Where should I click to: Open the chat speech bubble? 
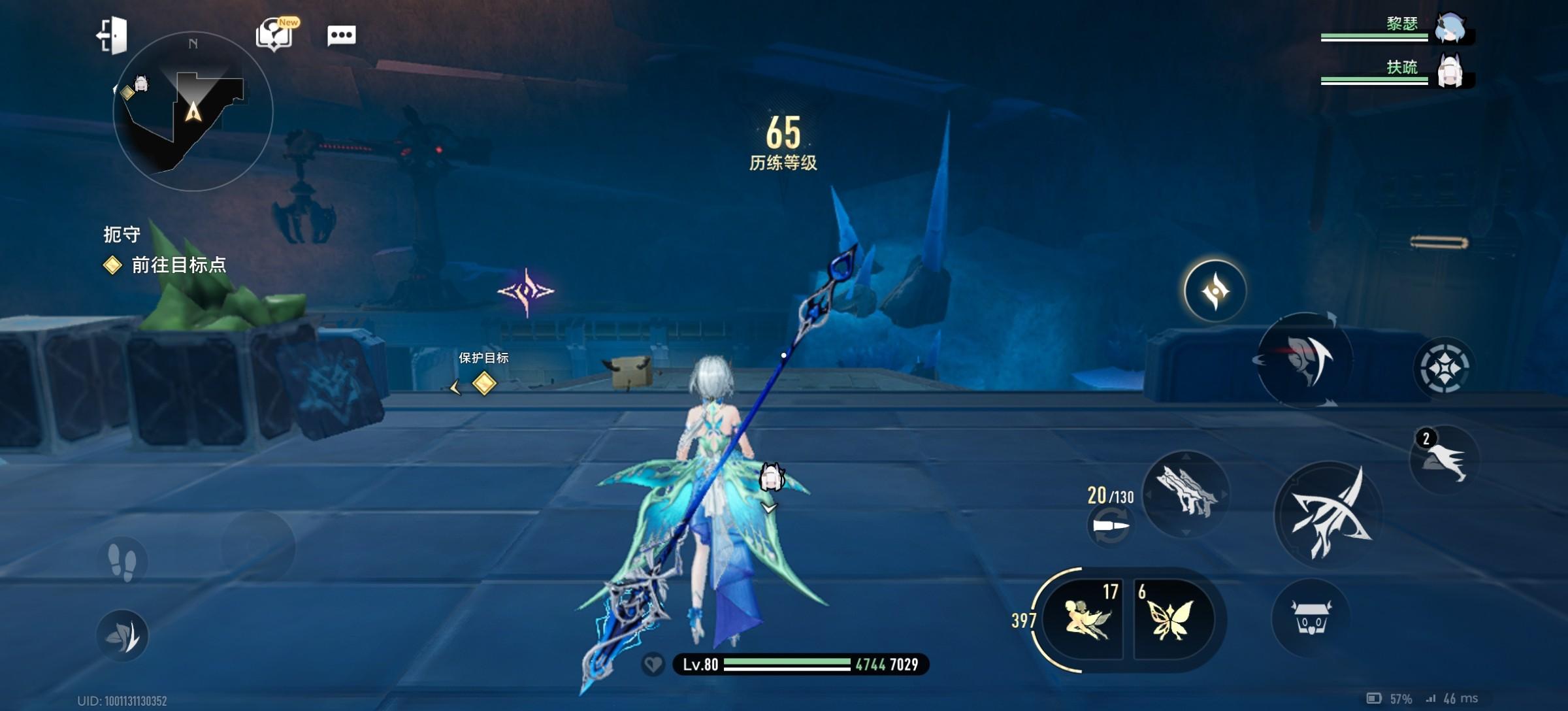coord(341,35)
